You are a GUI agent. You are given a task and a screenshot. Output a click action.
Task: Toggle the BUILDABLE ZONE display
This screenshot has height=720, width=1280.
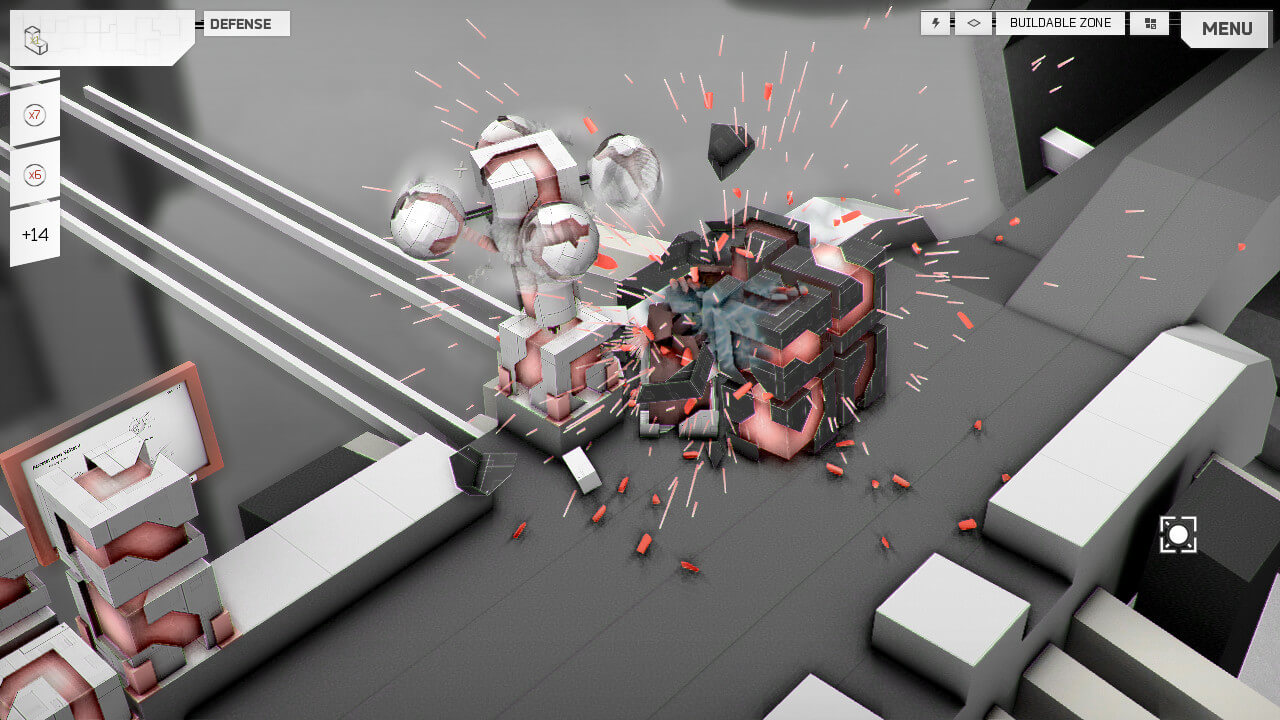[1060, 23]
